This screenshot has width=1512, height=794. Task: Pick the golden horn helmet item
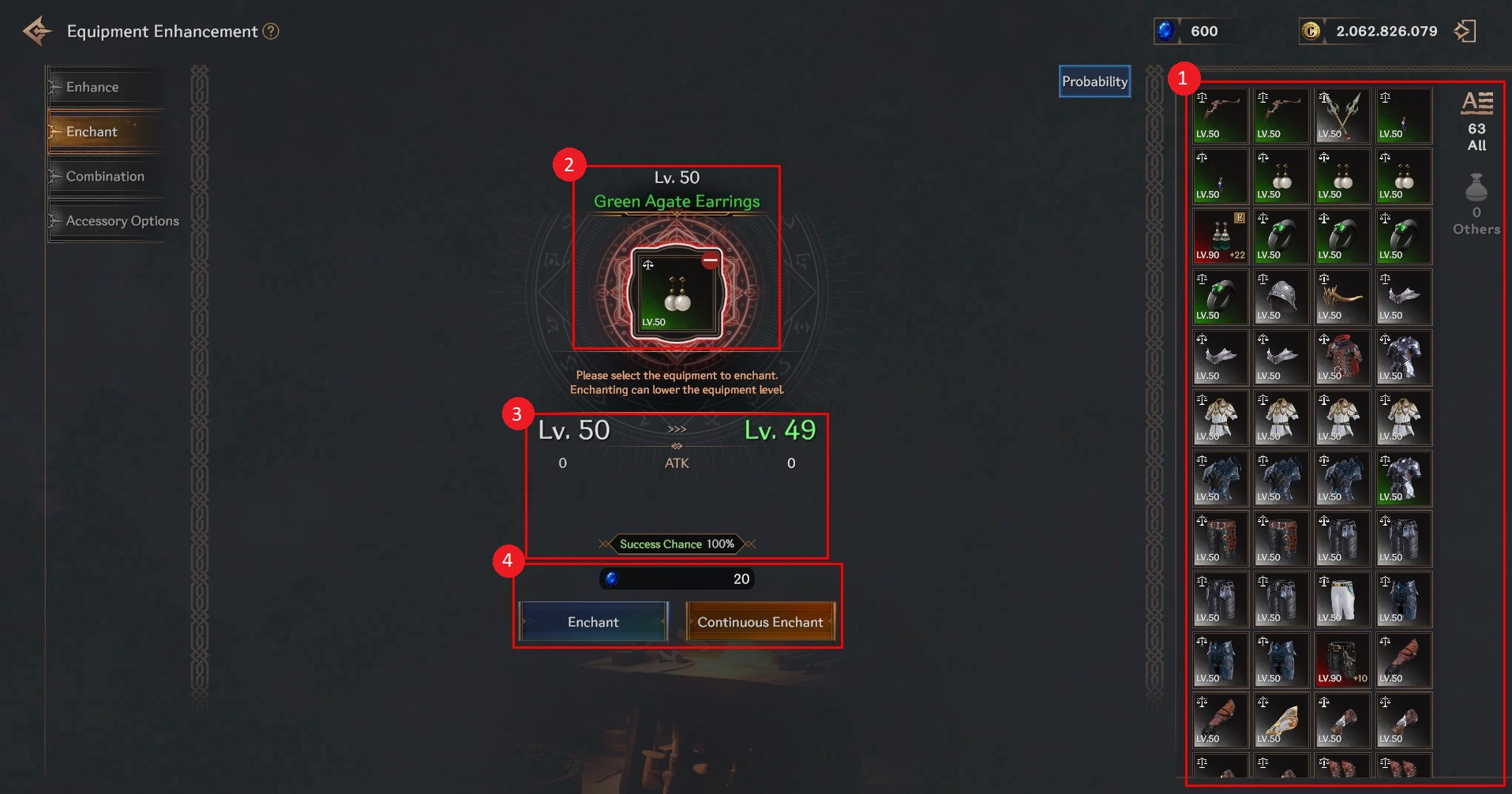1342,297
